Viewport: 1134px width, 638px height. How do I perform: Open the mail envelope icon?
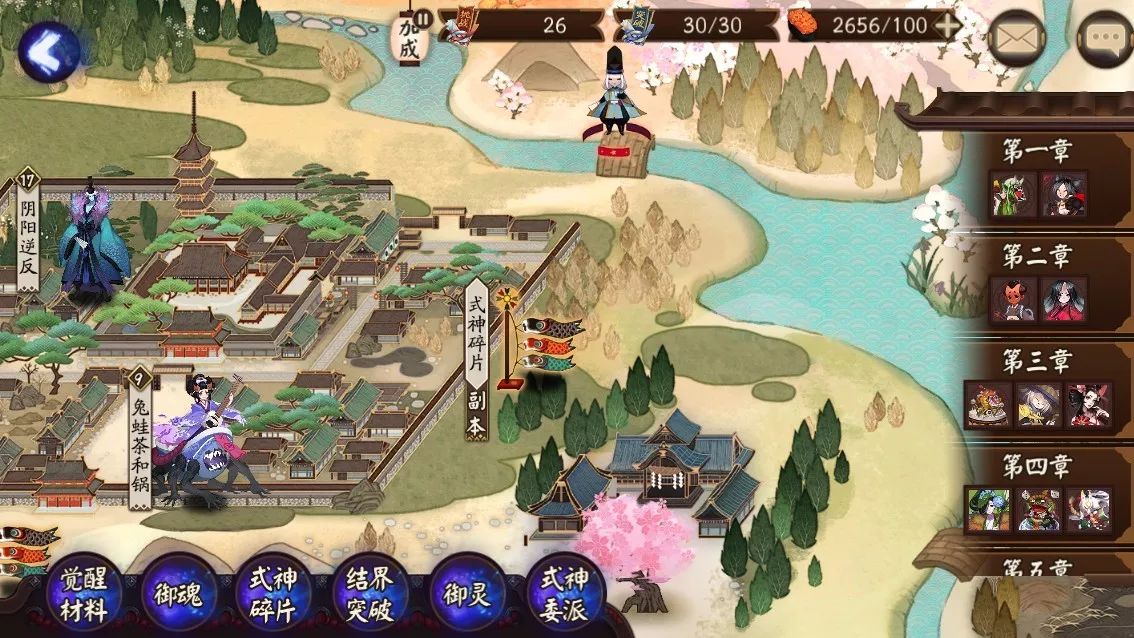point(1017,39)
